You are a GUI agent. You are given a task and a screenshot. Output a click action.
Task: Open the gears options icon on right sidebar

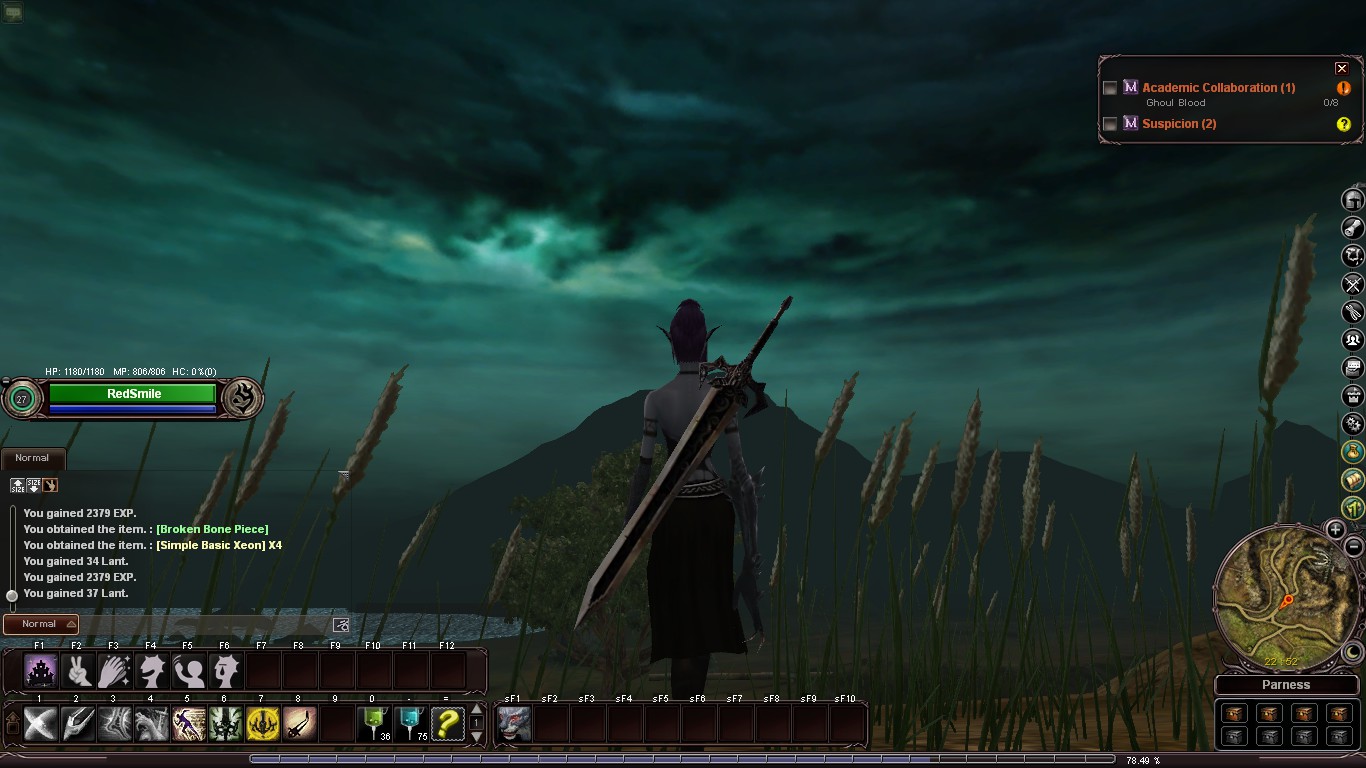coord(1354,424)
